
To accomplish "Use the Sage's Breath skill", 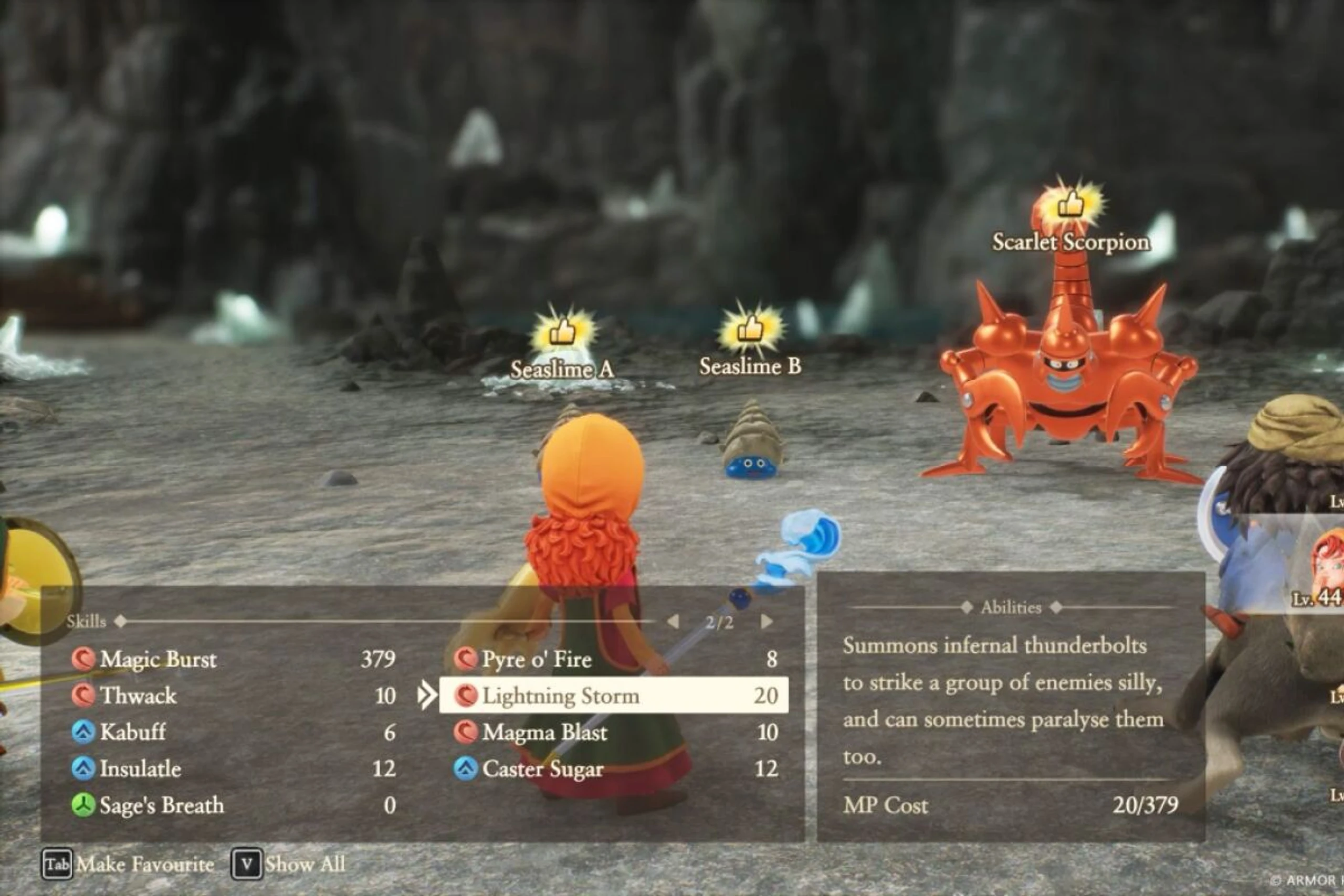I will pos(161,805).
